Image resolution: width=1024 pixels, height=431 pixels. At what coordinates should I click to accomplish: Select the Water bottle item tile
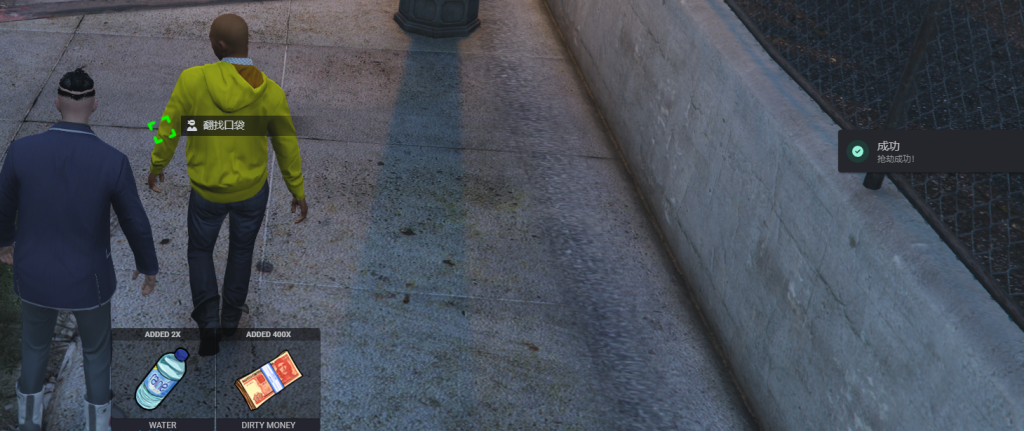(x=163, y=379)
